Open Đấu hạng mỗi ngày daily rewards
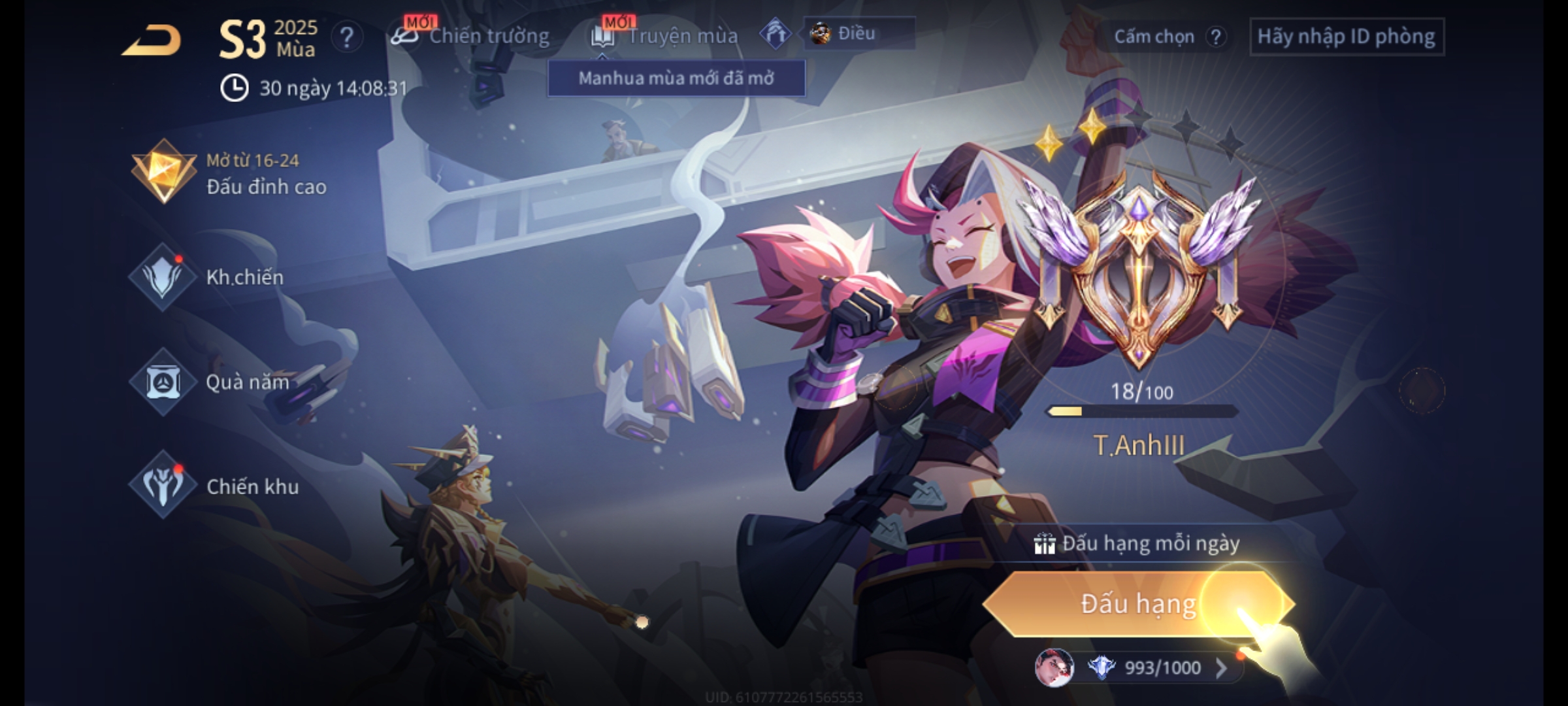The width and height of the screenshot is (1568, 706). click(1138, 544)
